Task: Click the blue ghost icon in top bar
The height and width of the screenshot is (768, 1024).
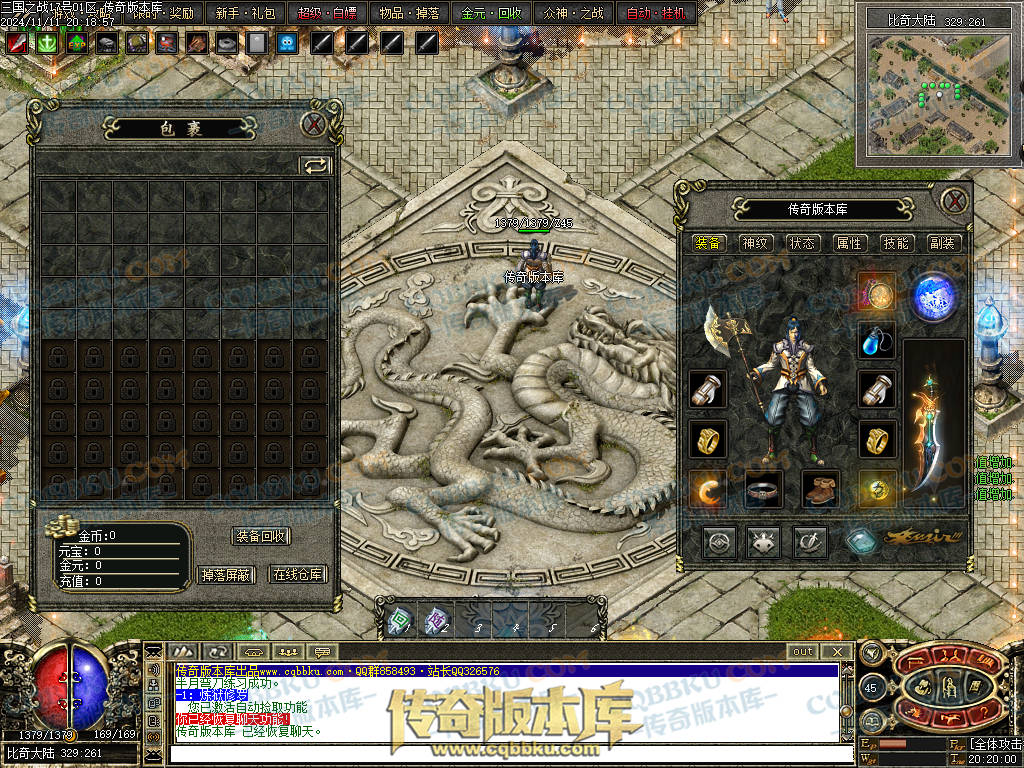Action: click(x=287, y=43)
